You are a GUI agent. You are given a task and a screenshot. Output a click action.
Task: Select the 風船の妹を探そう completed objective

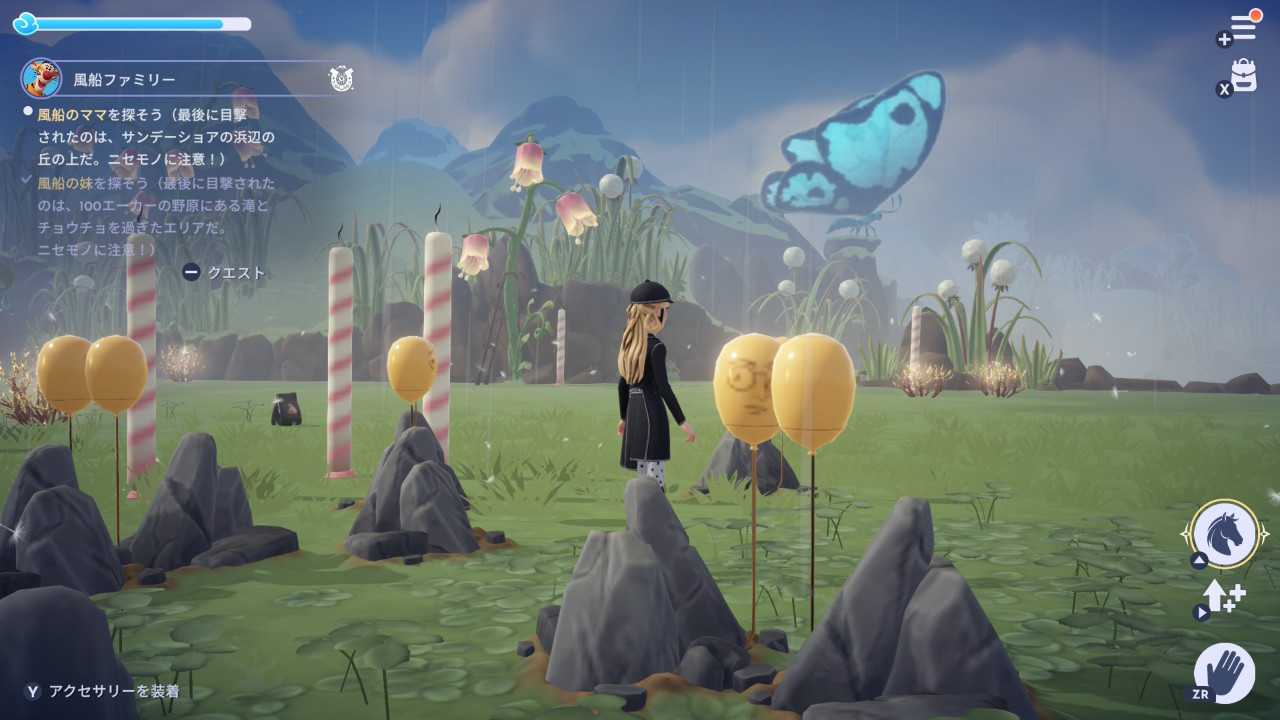(x=154, y=216)
